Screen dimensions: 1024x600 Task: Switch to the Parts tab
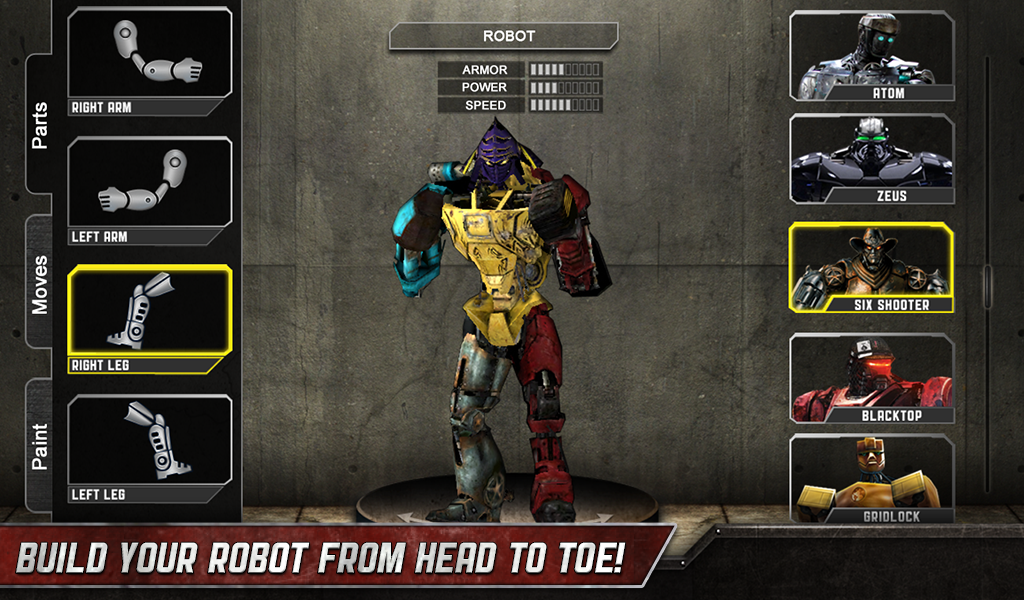pos(40,125)
